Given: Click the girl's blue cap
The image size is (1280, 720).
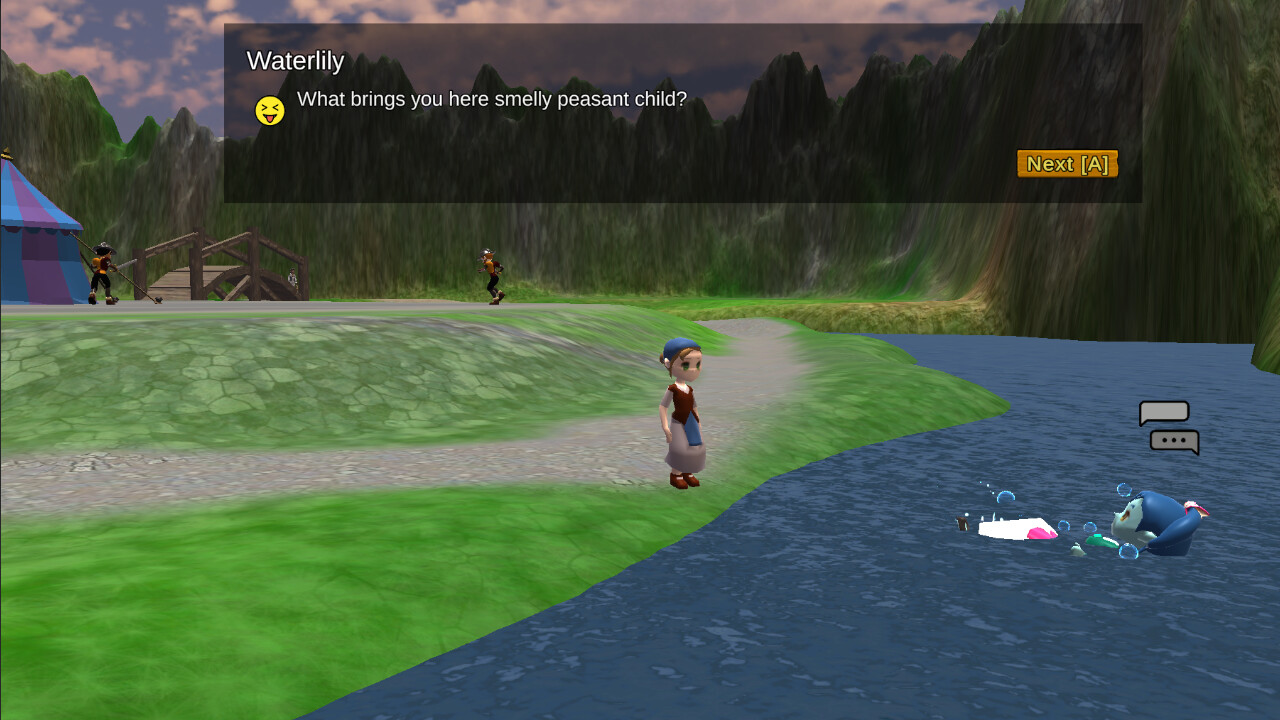Looking at the screenshot, I should click(676, 348).
